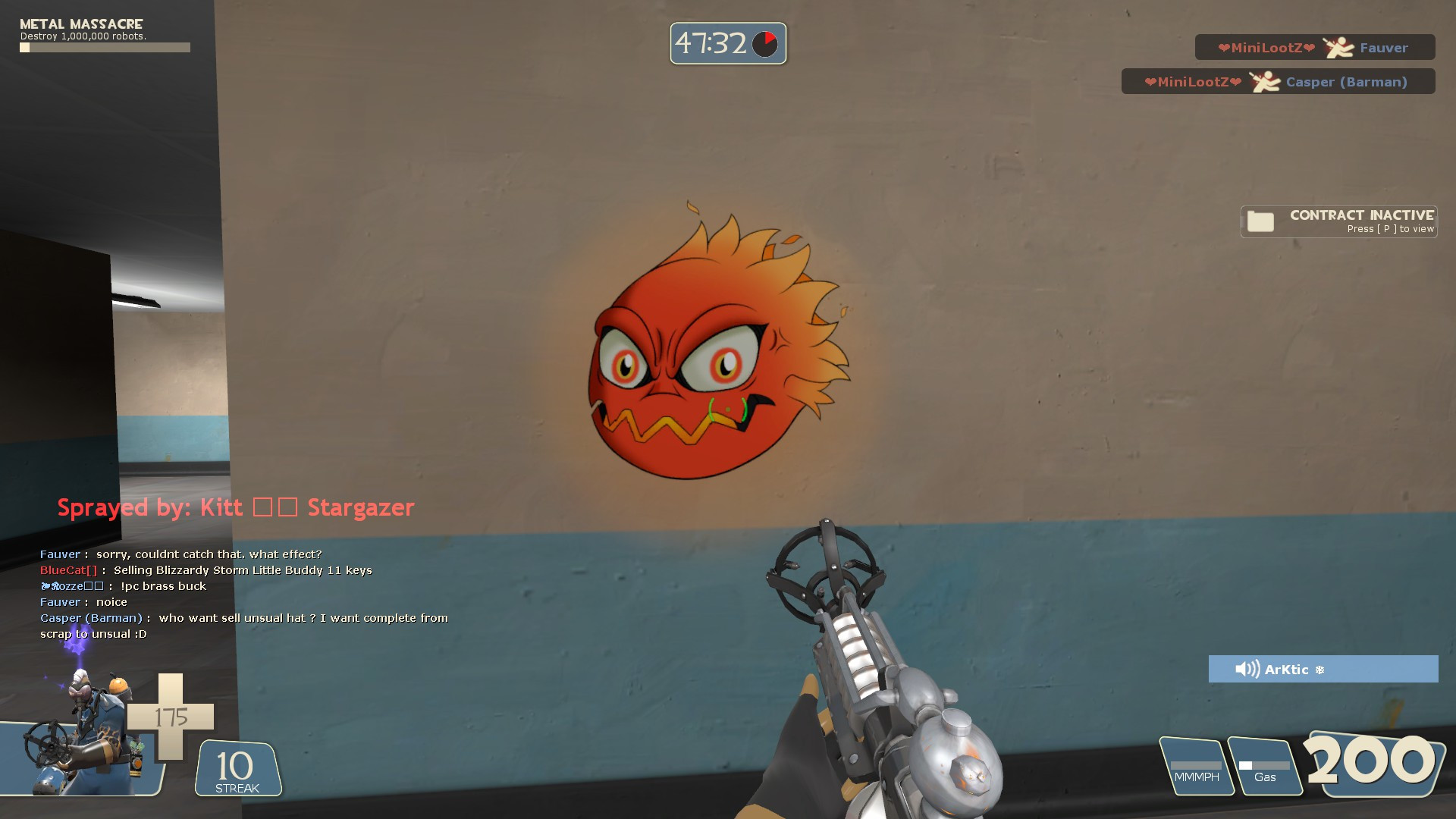Click the flaming pumpkin spray on the wall
The height and width of the screenshot is (819, 1456).
click(705, 356)
